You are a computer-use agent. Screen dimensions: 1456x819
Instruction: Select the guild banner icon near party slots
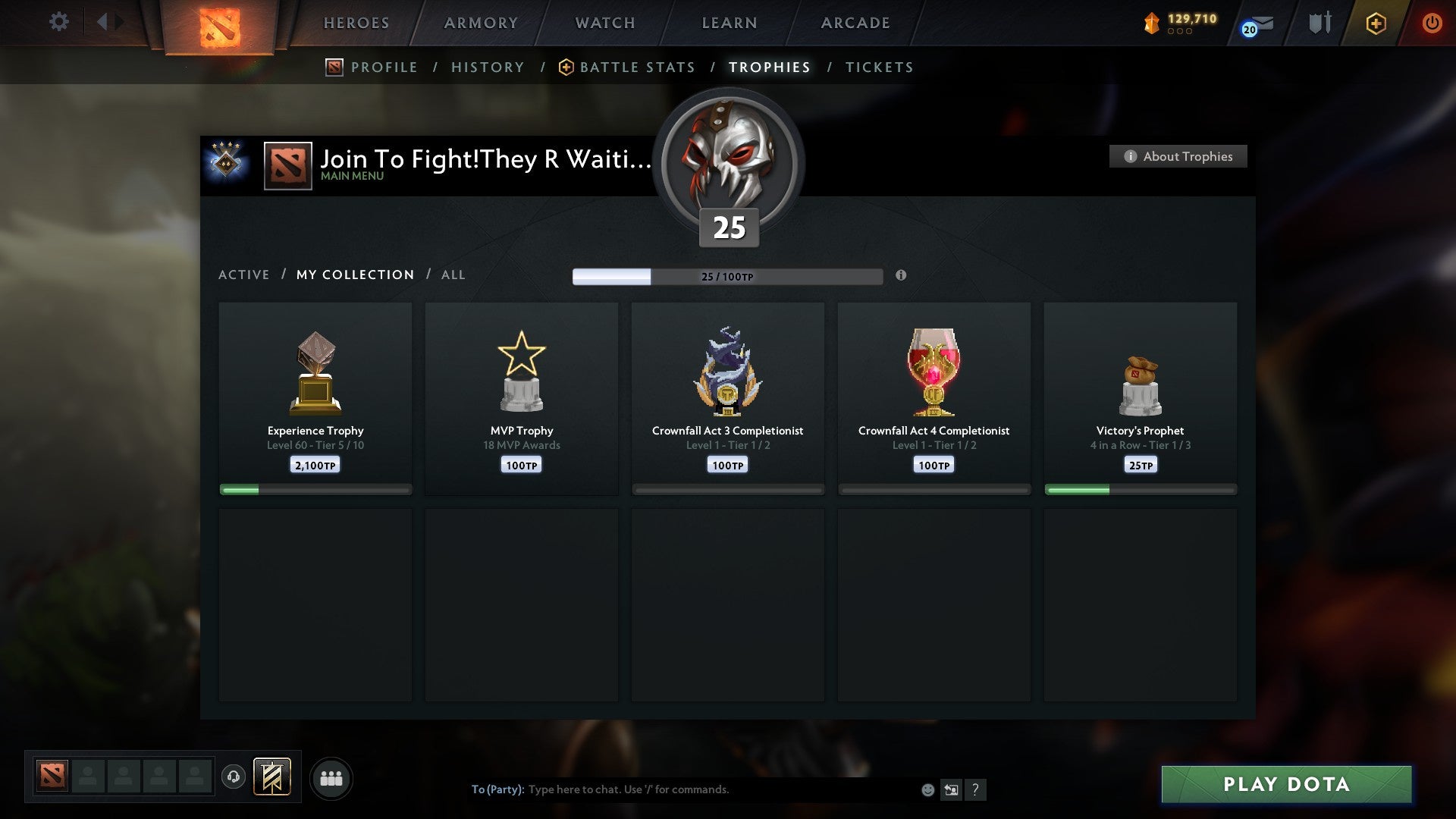tap(273, 777)
